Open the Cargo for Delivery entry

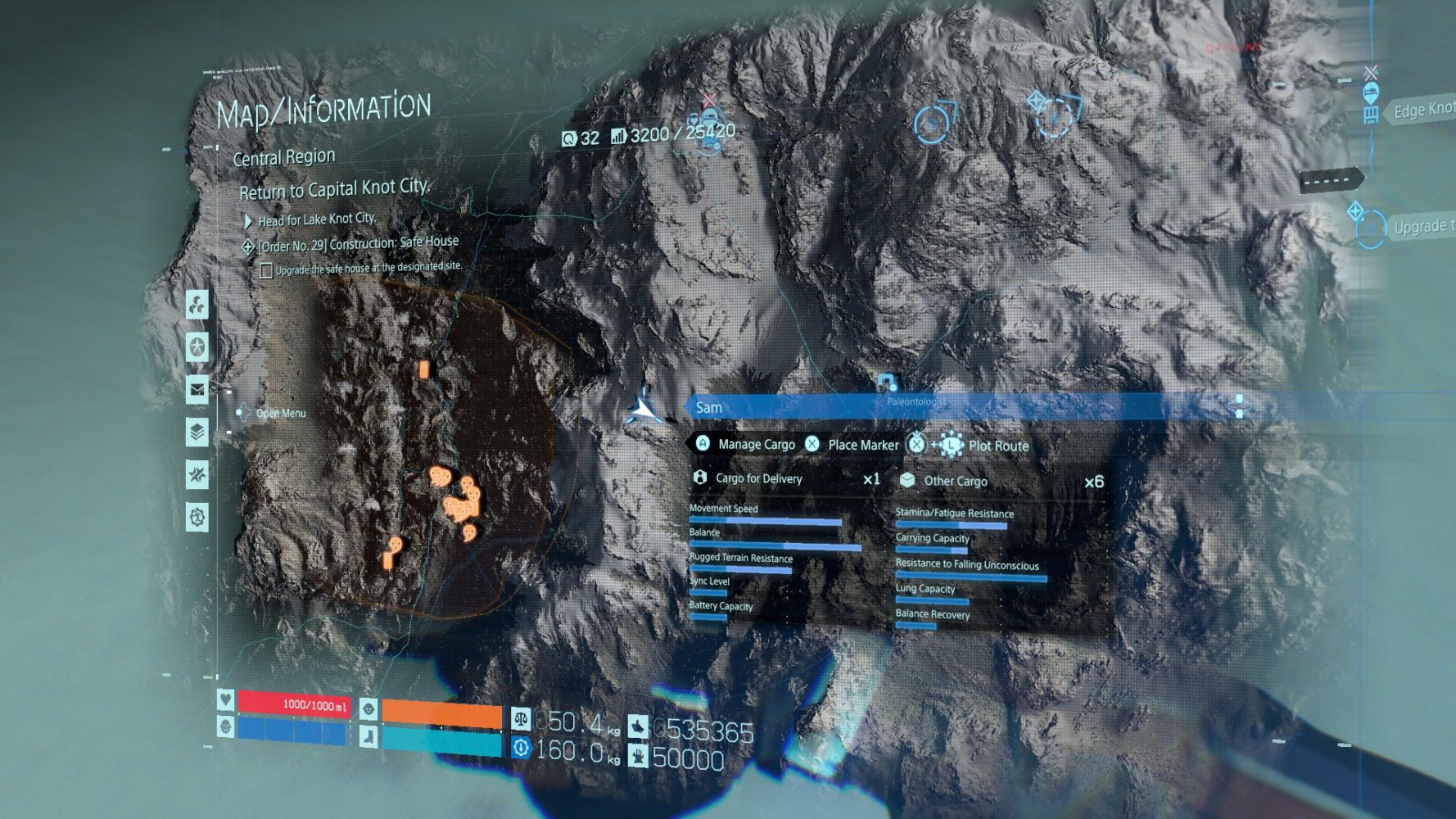[758, 478]
